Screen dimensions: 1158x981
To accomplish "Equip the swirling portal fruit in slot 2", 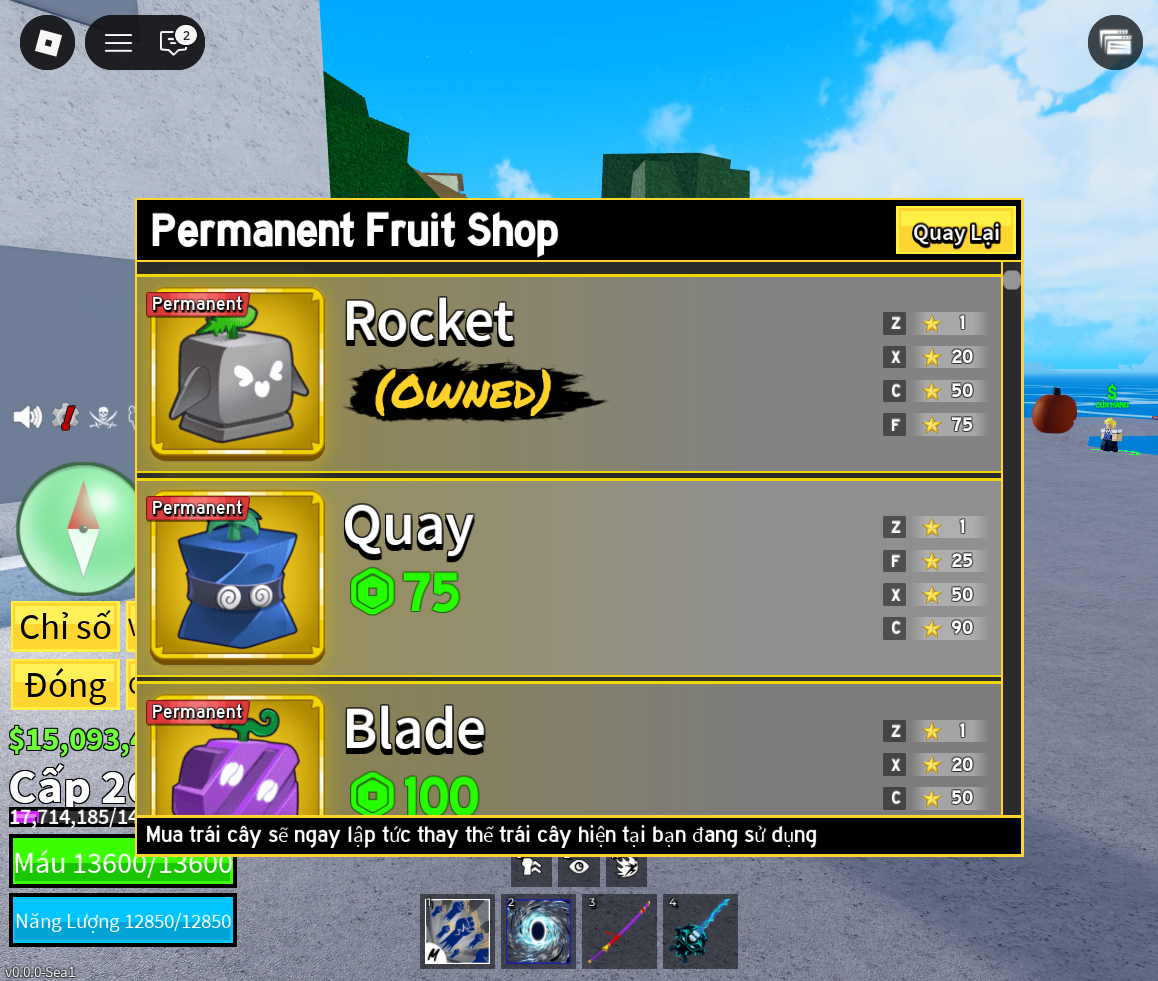I will (x=539, y=931).
